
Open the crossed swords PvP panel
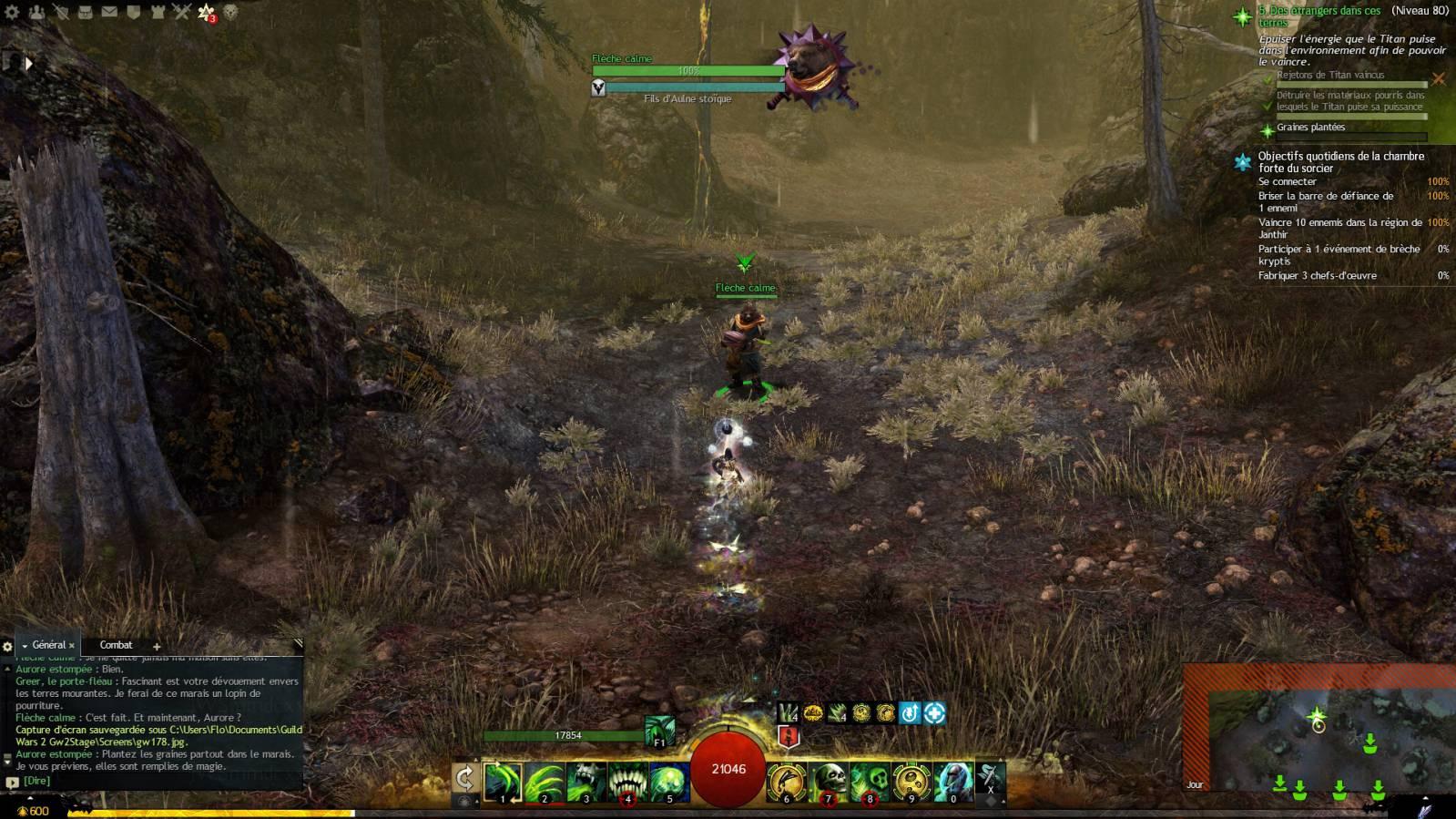(181, 12)
